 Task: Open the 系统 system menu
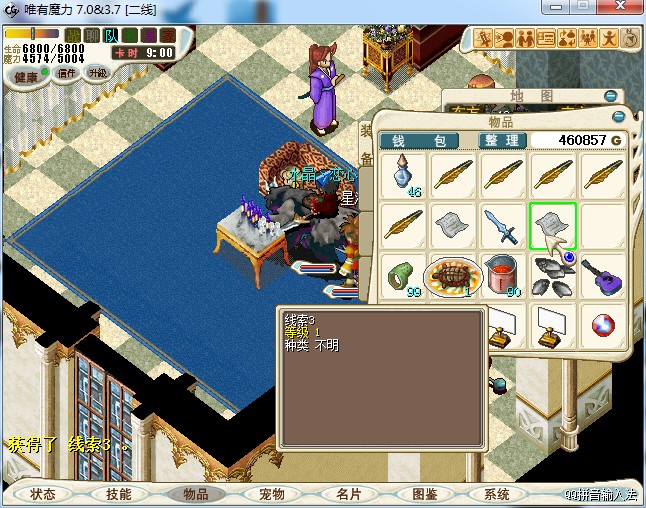tap(497, 494)
